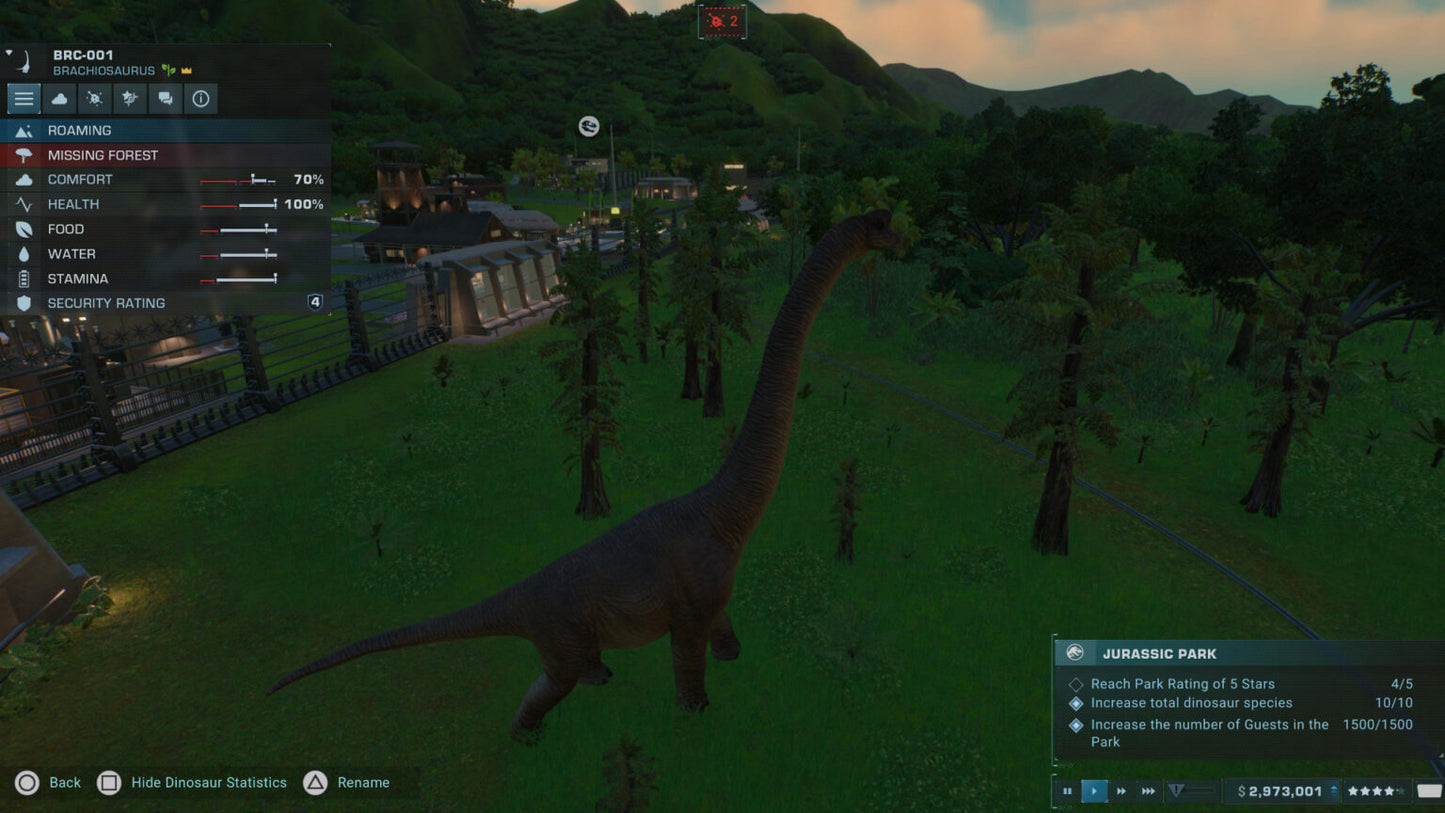Select the overview list tab
This screenshot has width=1445, height=813.
point(24,98)
